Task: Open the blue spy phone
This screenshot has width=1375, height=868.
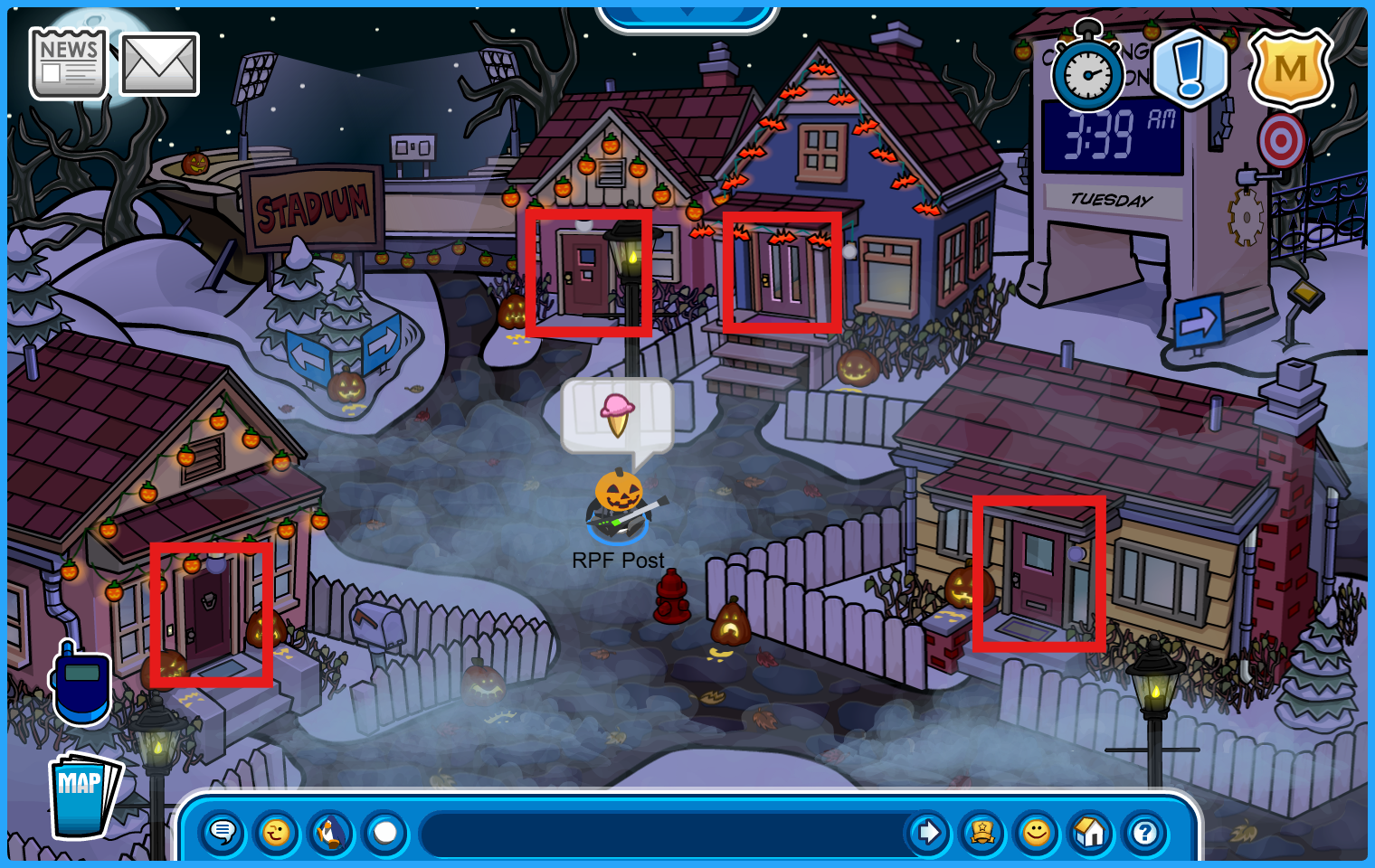Action: [81, 684]
